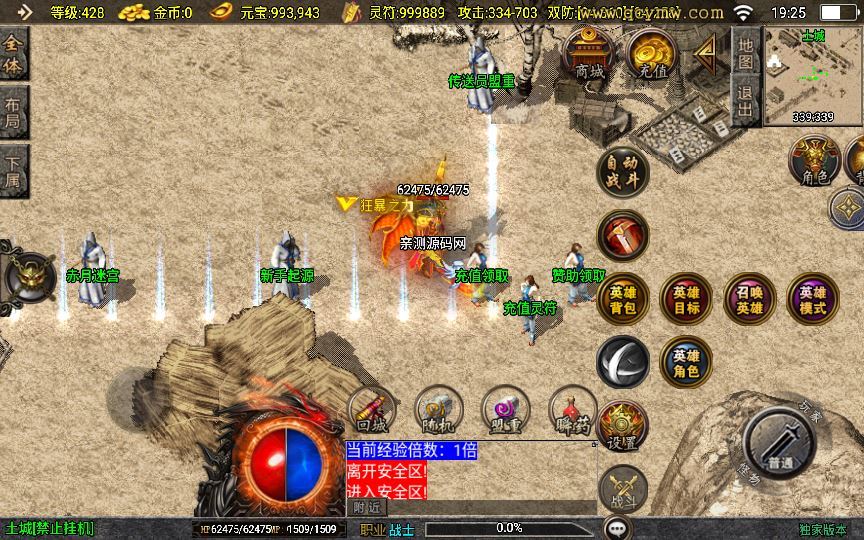
Task: Click the 退出 exit button
Action: (745, 101)
